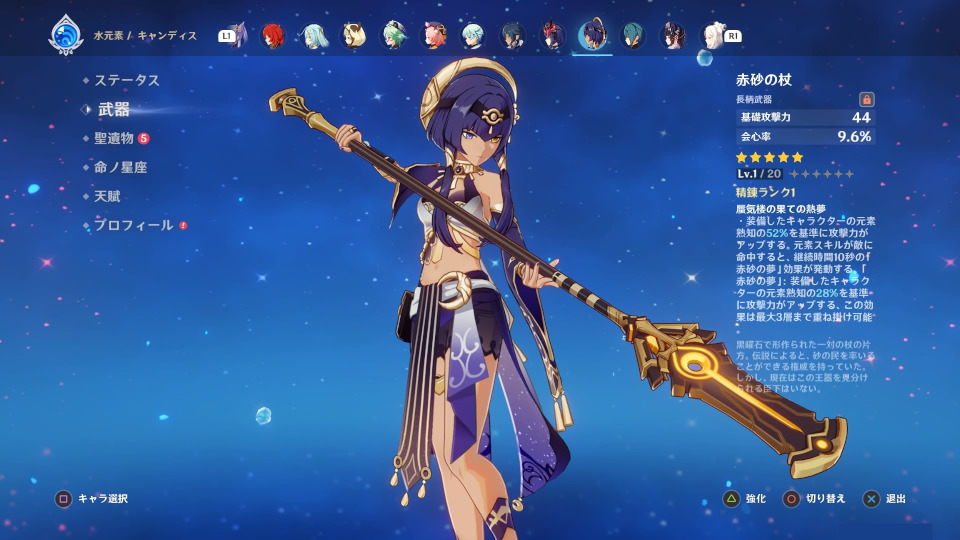The height and width of the screenshot is (540, 960).
Task: Switch to the red-haired character portrait
Action: 272,36
